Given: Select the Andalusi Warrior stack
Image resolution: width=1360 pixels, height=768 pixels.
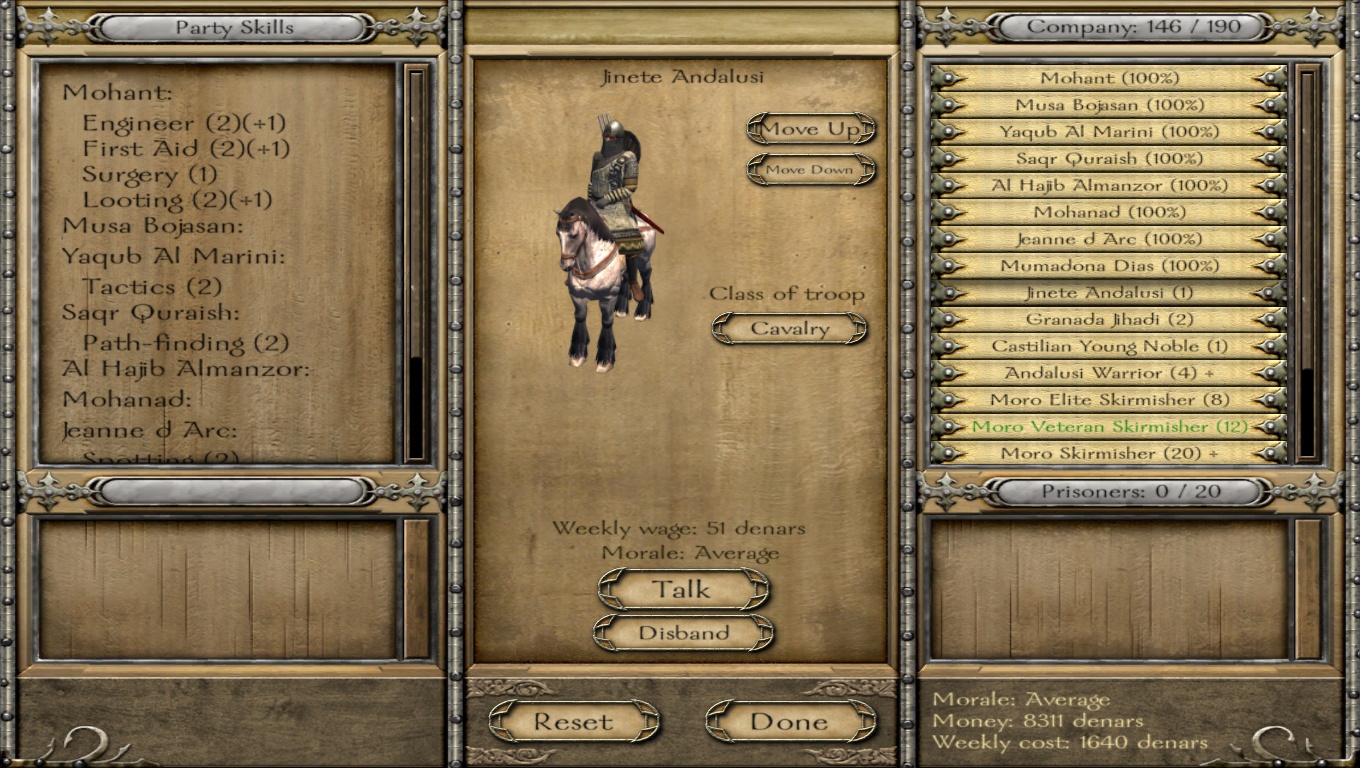Looking at the screenshot, I should click(1109, 373).
